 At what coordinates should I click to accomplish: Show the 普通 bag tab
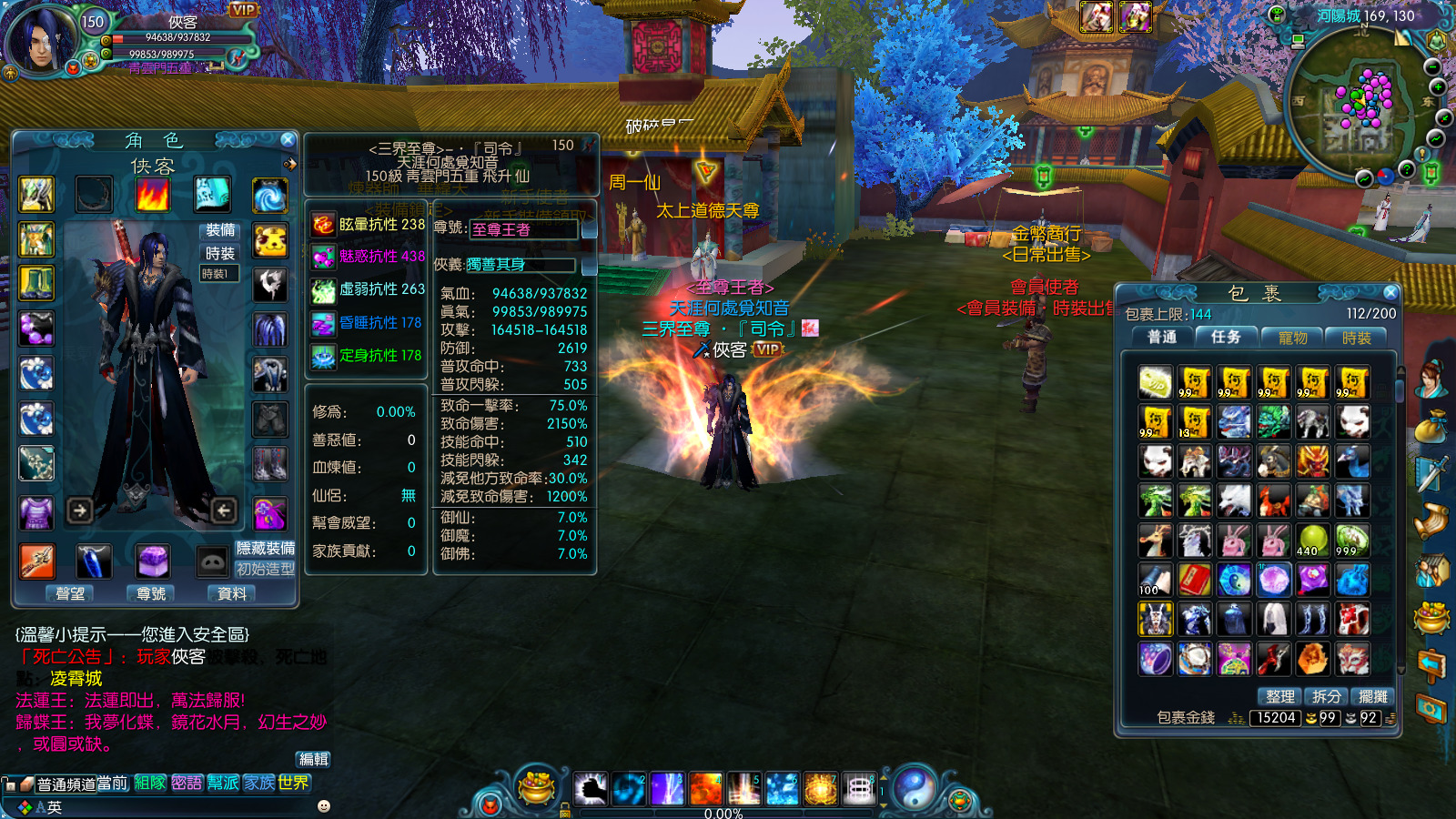pyautogui.click(x=1162, y=337)
